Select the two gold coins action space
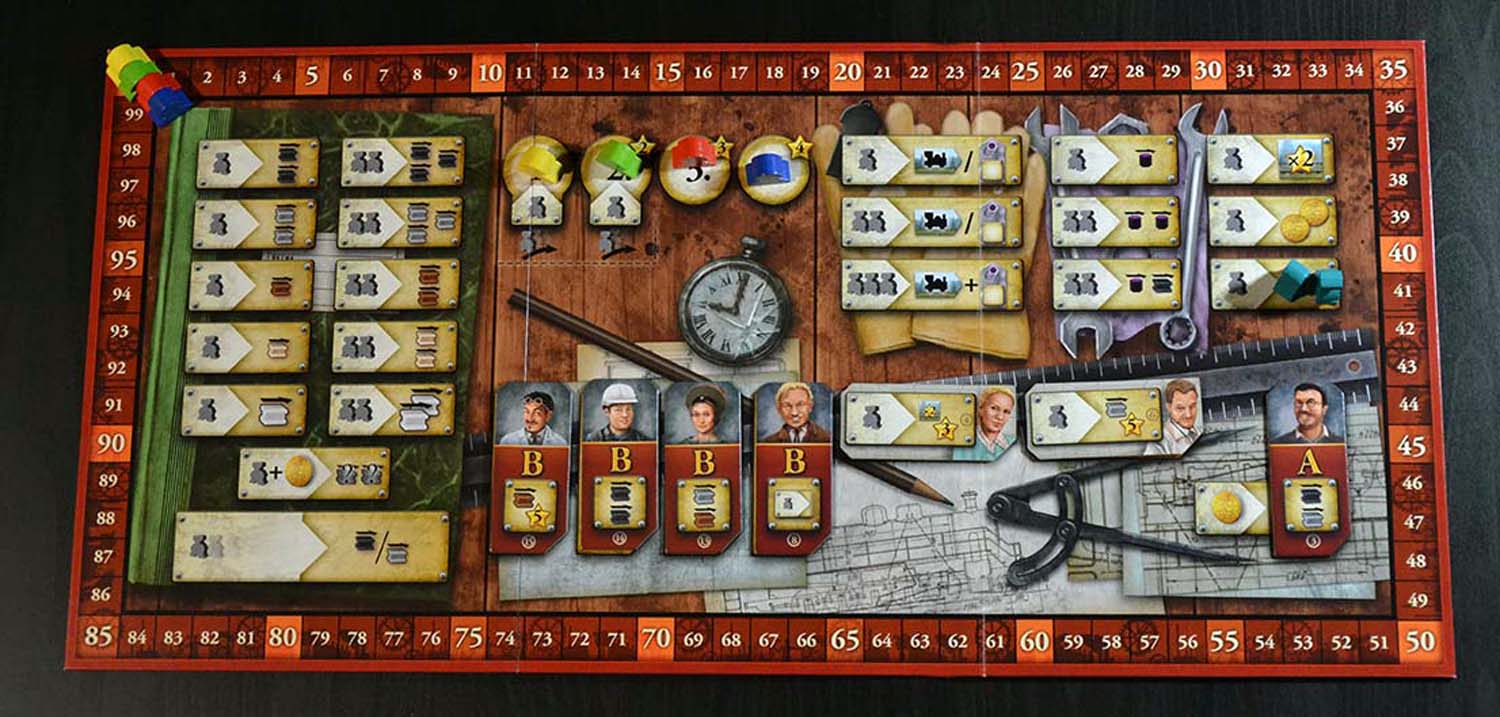This screenshot has width=1500, height=717. (x=1272, y=221)
